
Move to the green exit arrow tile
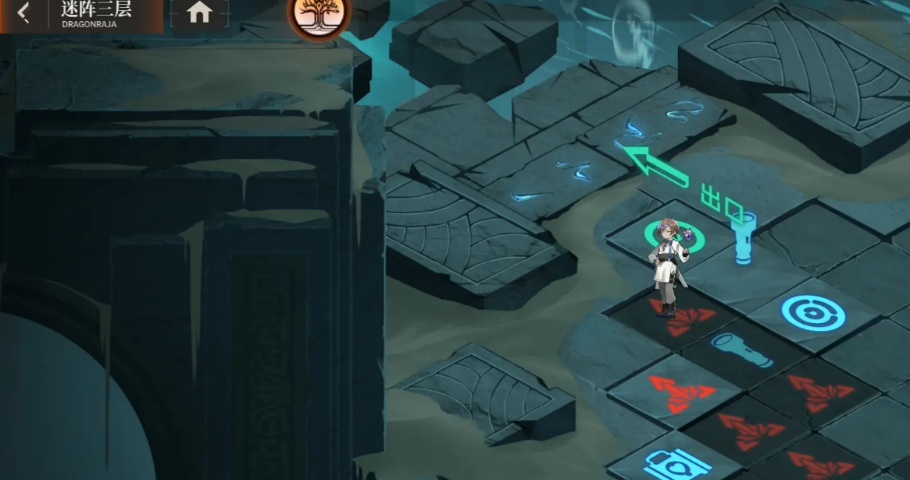pyautogui.click(x=656, y=165)
